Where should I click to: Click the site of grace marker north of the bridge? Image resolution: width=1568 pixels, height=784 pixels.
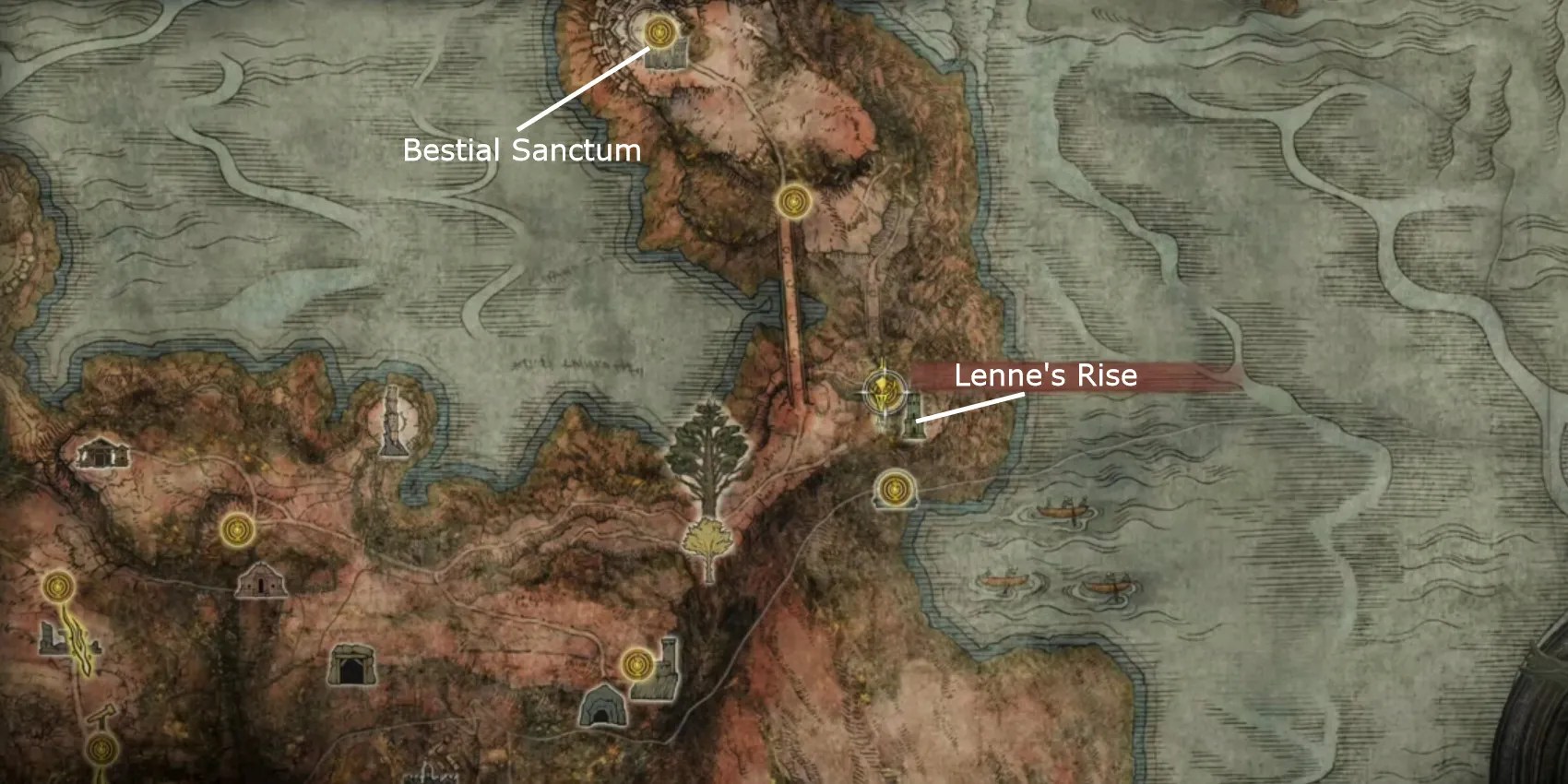[791, 203]
